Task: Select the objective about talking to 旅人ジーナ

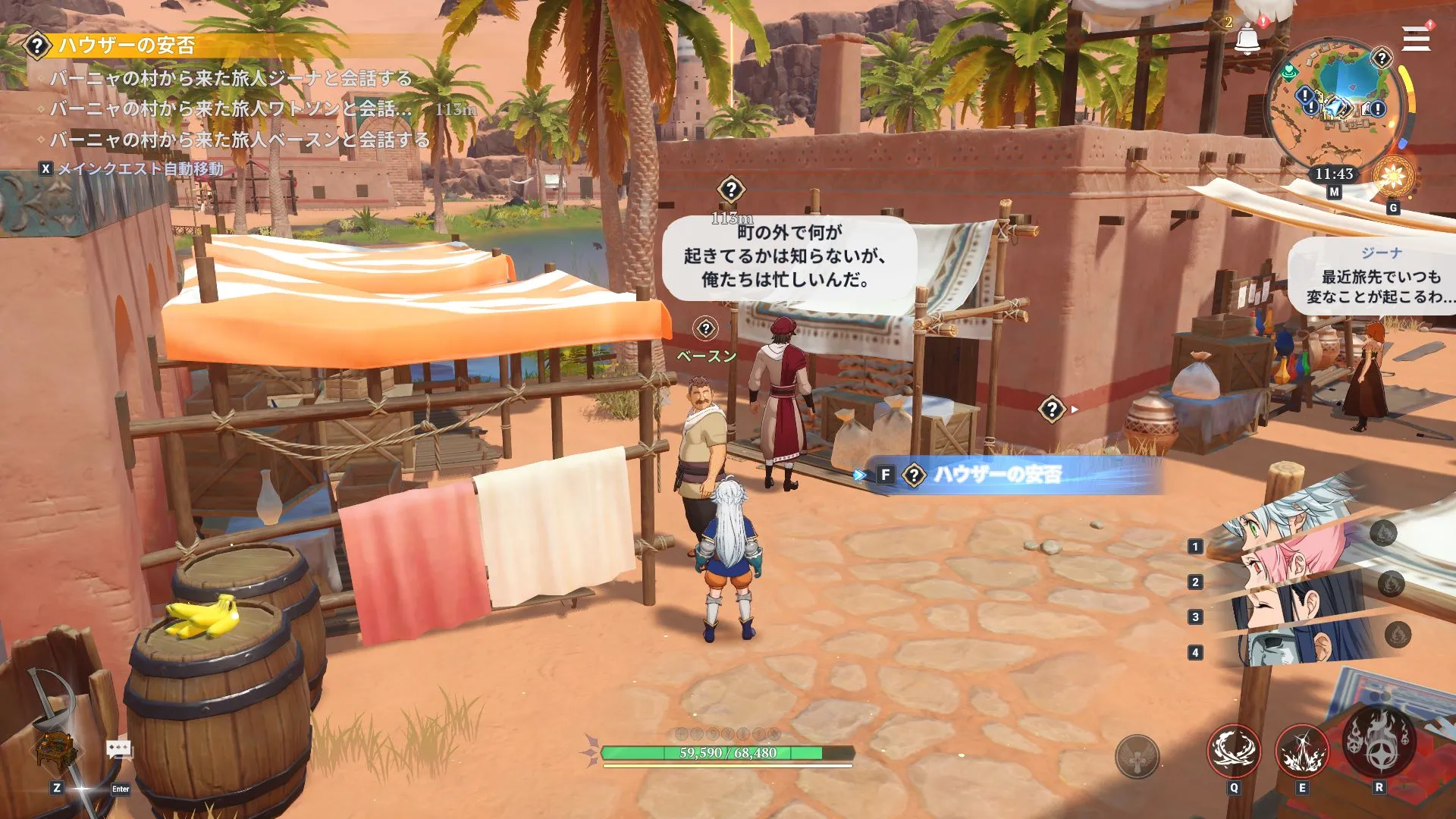Action: pyautogui.click(x=231, y=77)
